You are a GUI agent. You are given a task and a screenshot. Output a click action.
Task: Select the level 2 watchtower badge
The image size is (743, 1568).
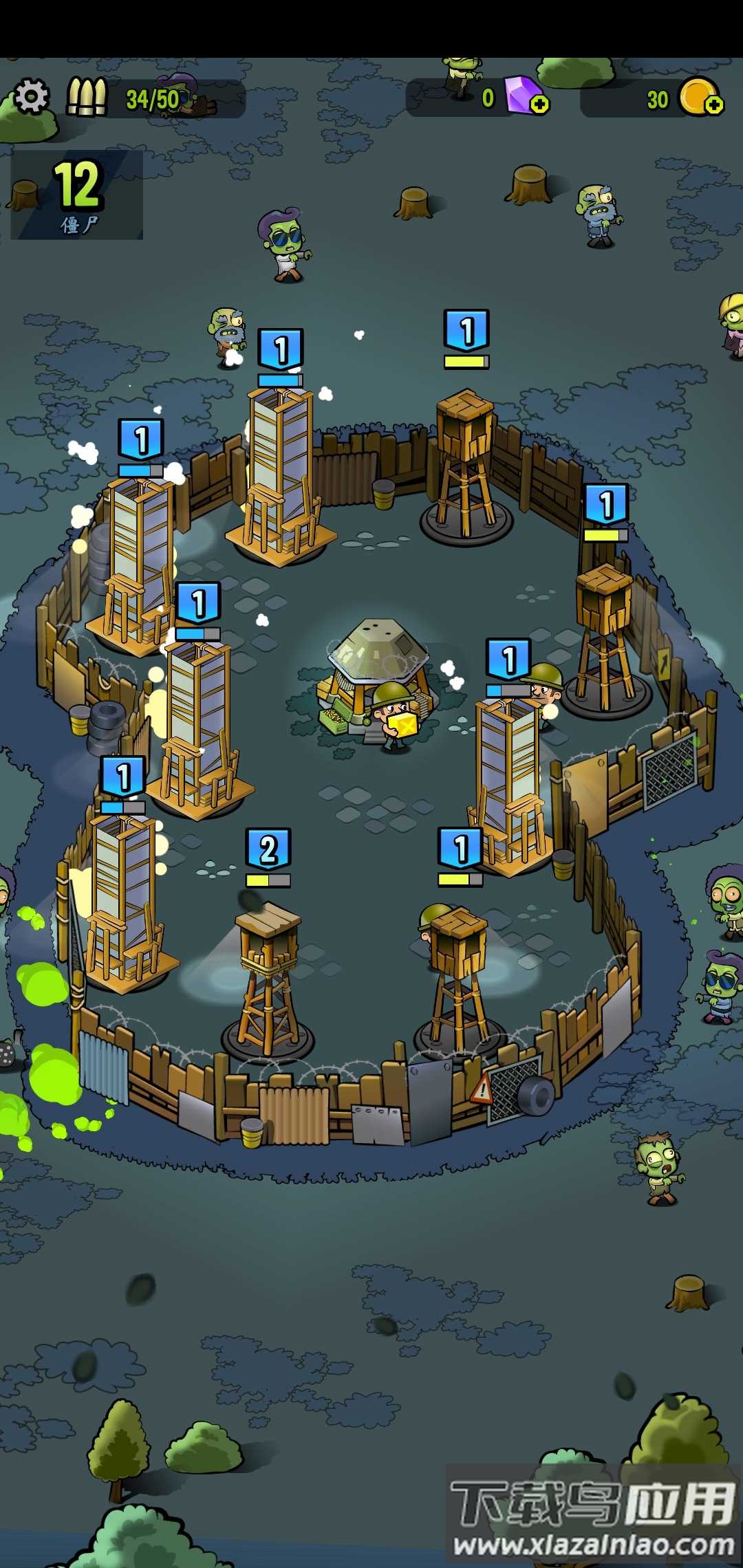(x=268, y=849)
